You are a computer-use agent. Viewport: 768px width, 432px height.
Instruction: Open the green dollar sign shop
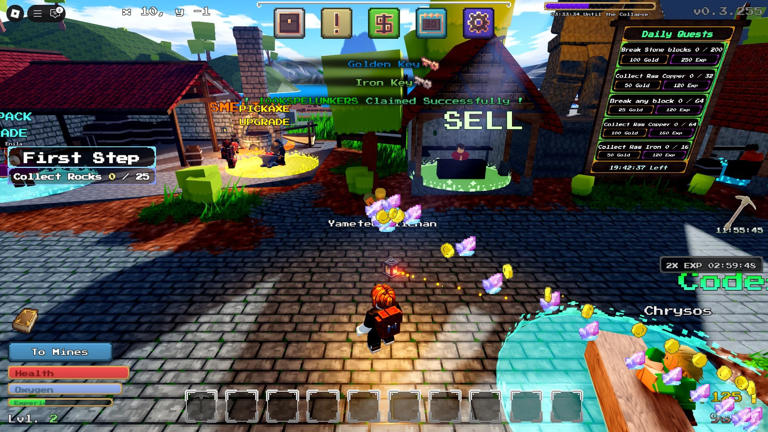[383, 22]
